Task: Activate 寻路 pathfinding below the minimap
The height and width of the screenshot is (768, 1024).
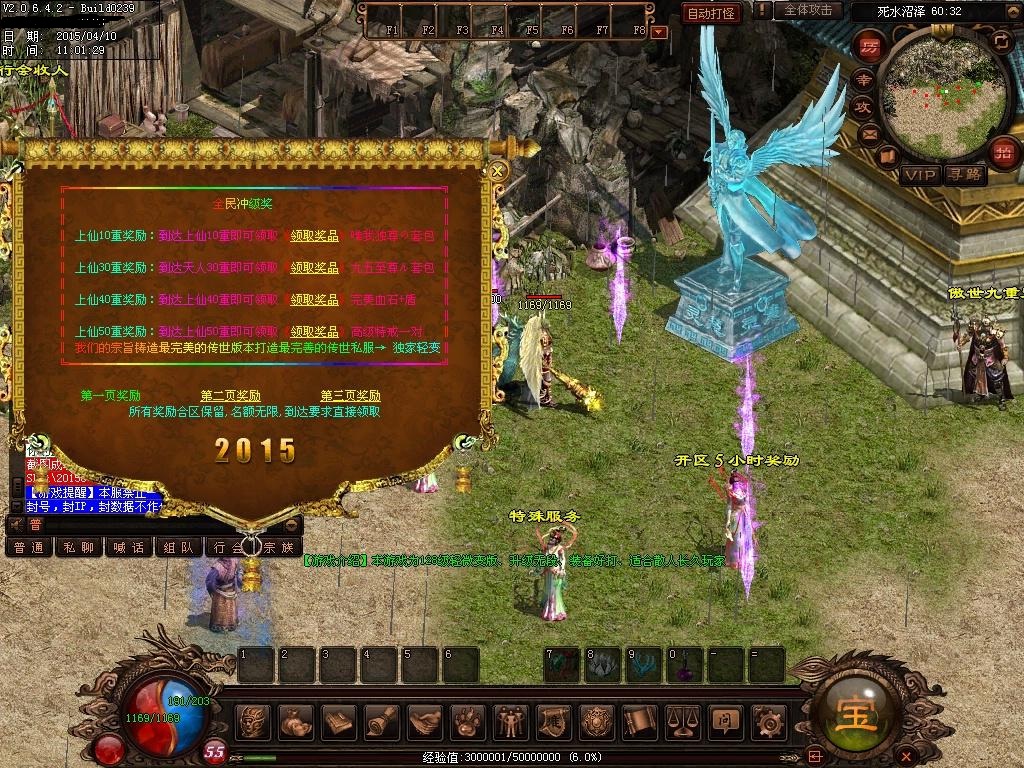Action: [965, 175]
